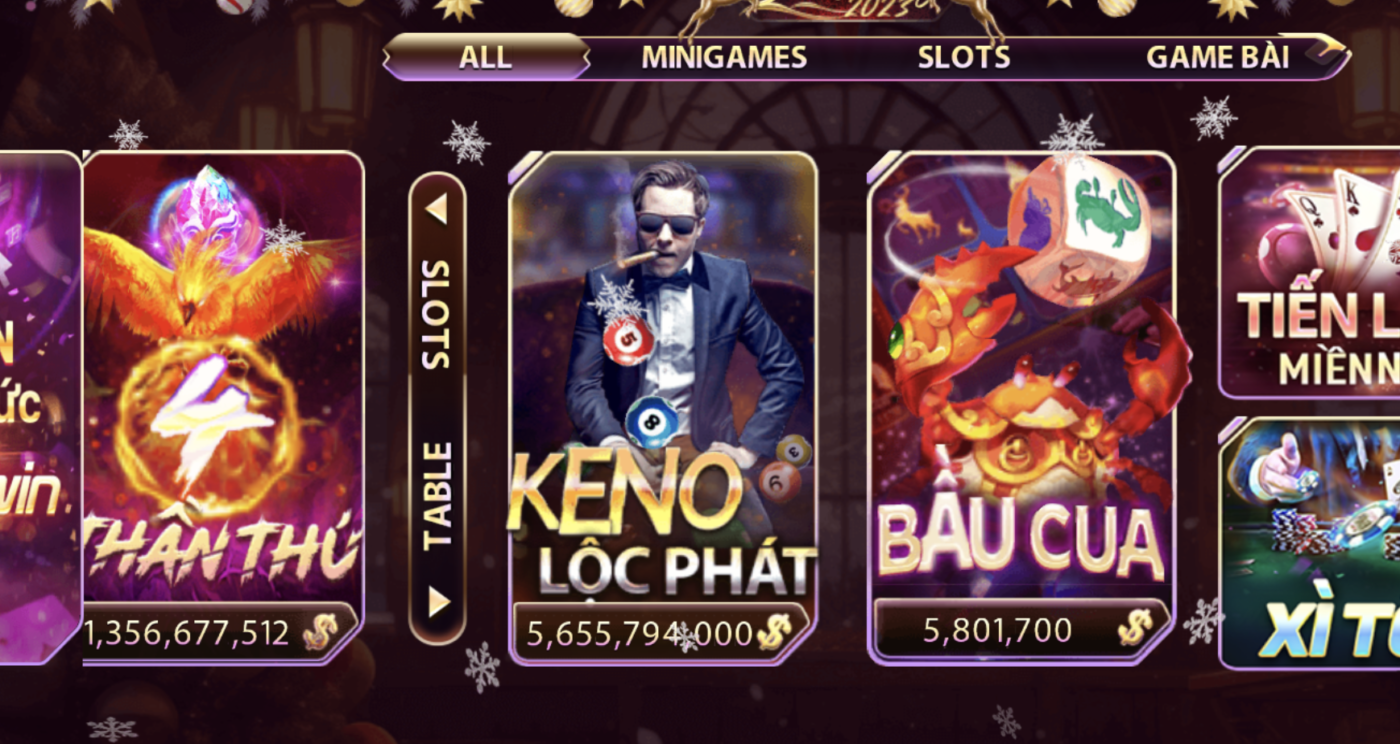Switch to the GAME BÀI tab

pos(1220,57)
